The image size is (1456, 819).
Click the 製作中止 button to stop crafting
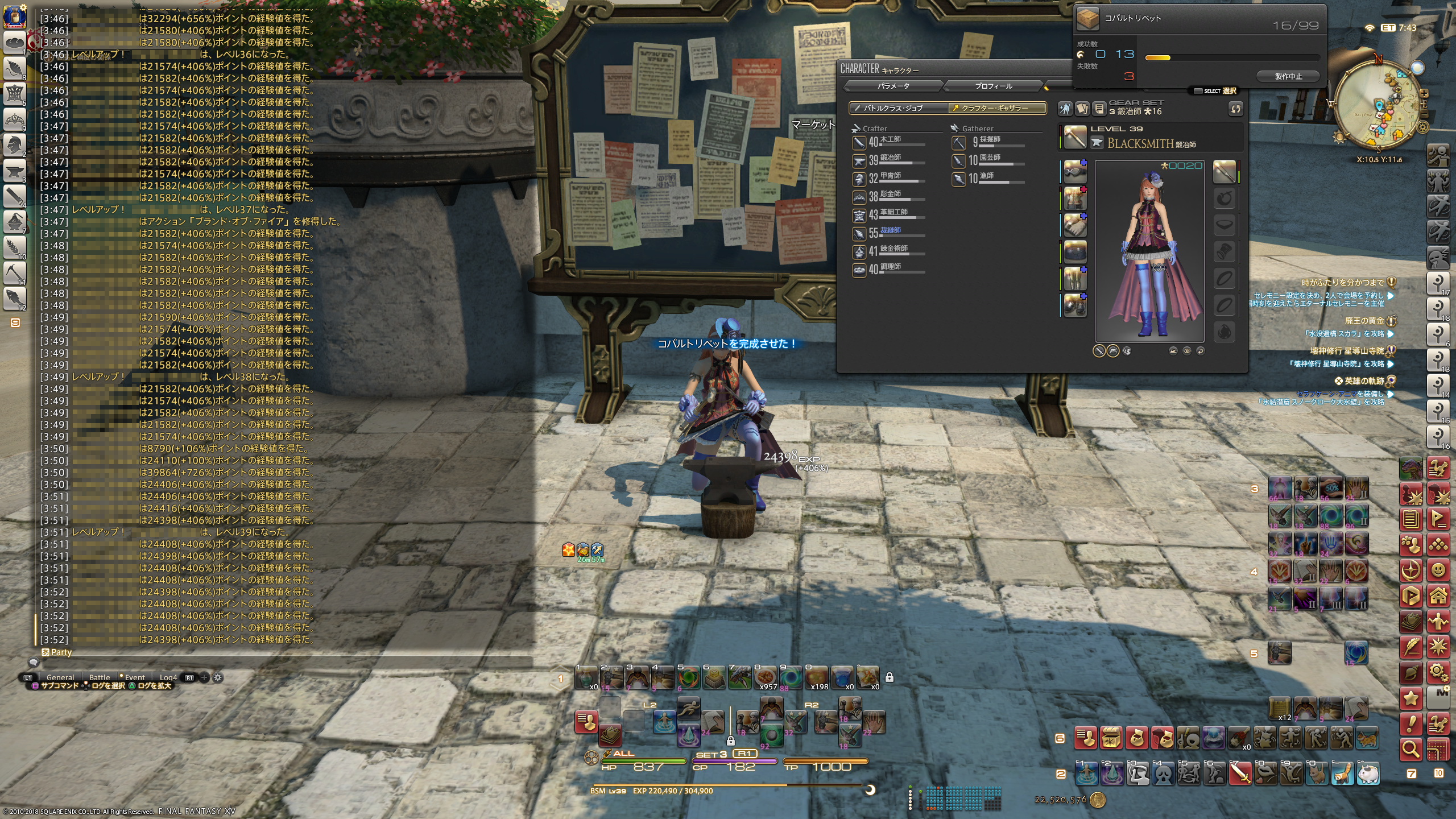[1288, 76]
